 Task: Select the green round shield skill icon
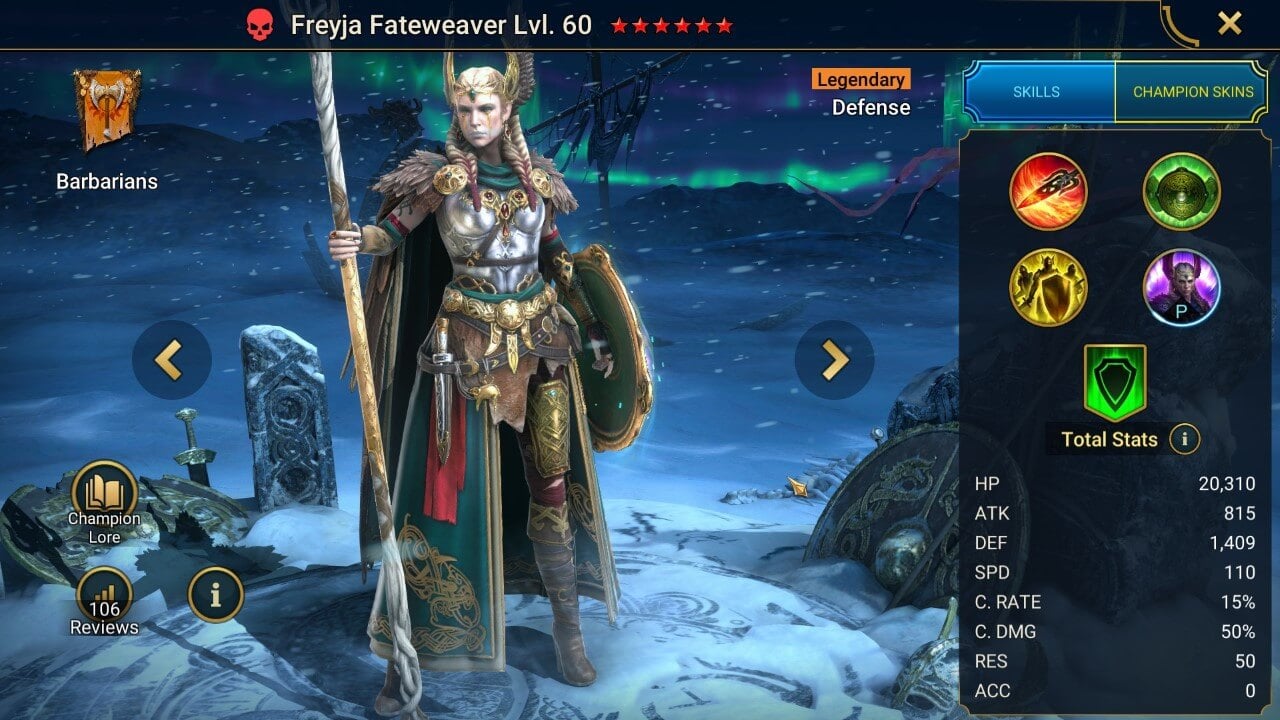(1181, 191)
